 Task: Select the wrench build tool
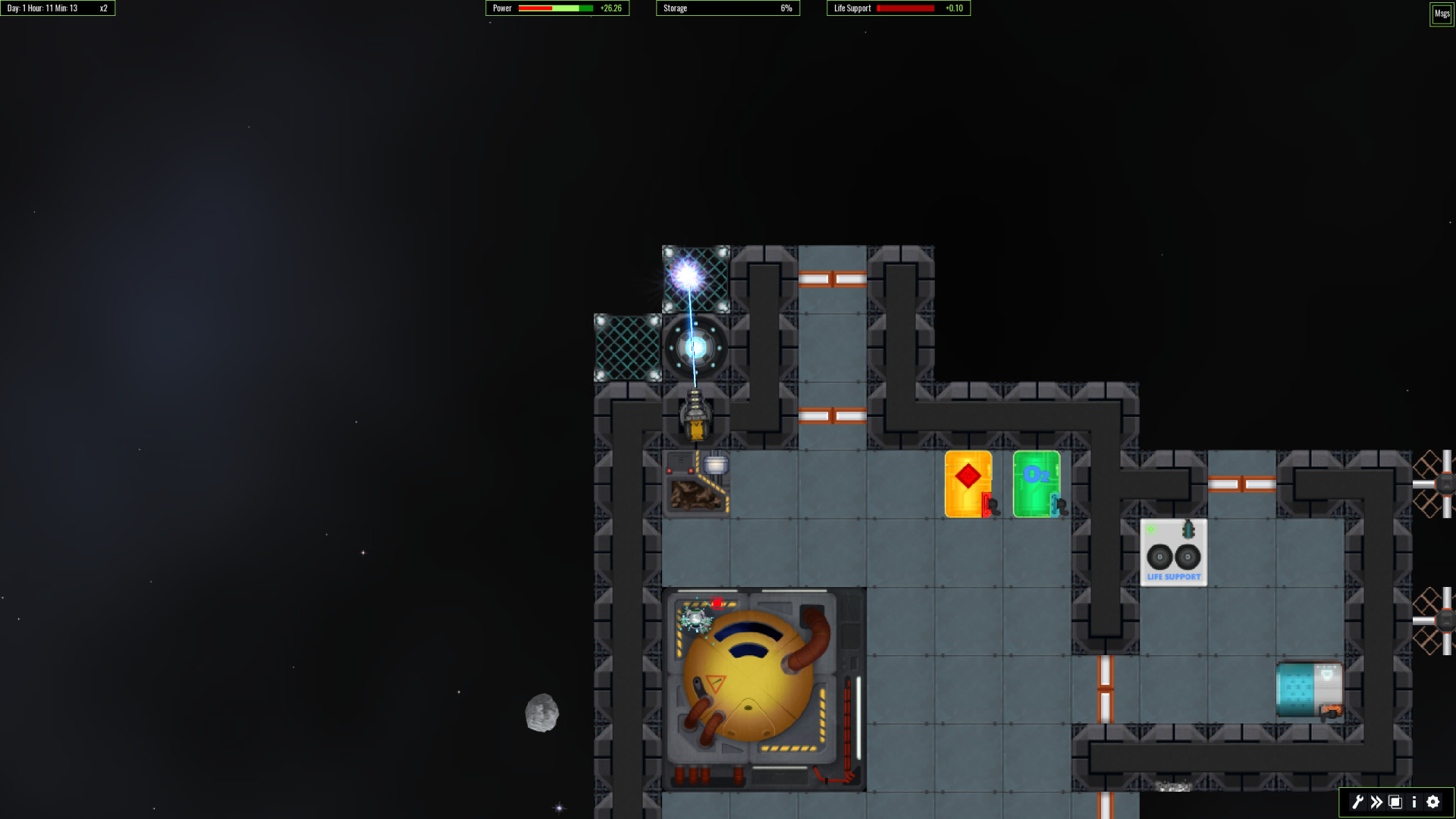point(1357,802)
